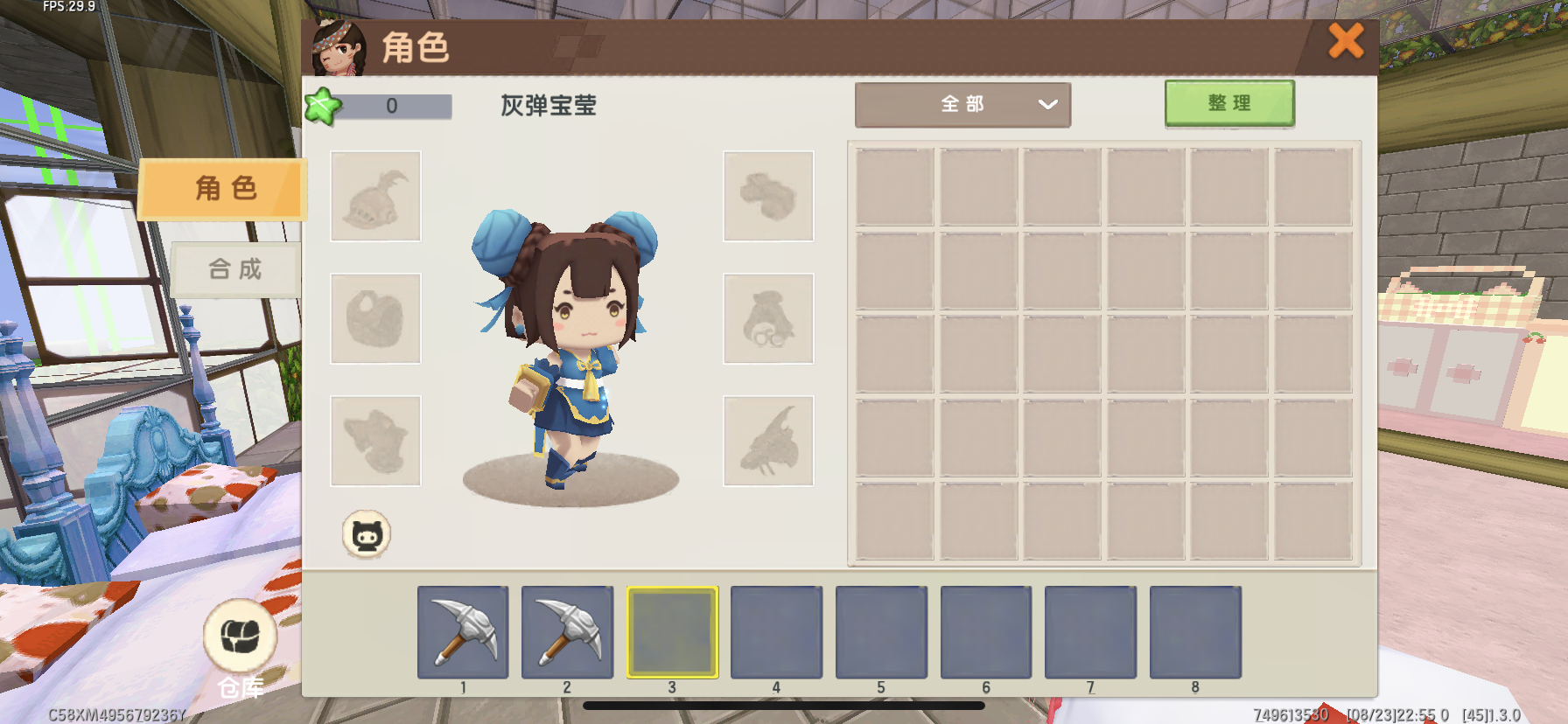This screenshot has width=1568, height=724.
Task: Open the 仓库 storage chest button
Action: point(240,637)
